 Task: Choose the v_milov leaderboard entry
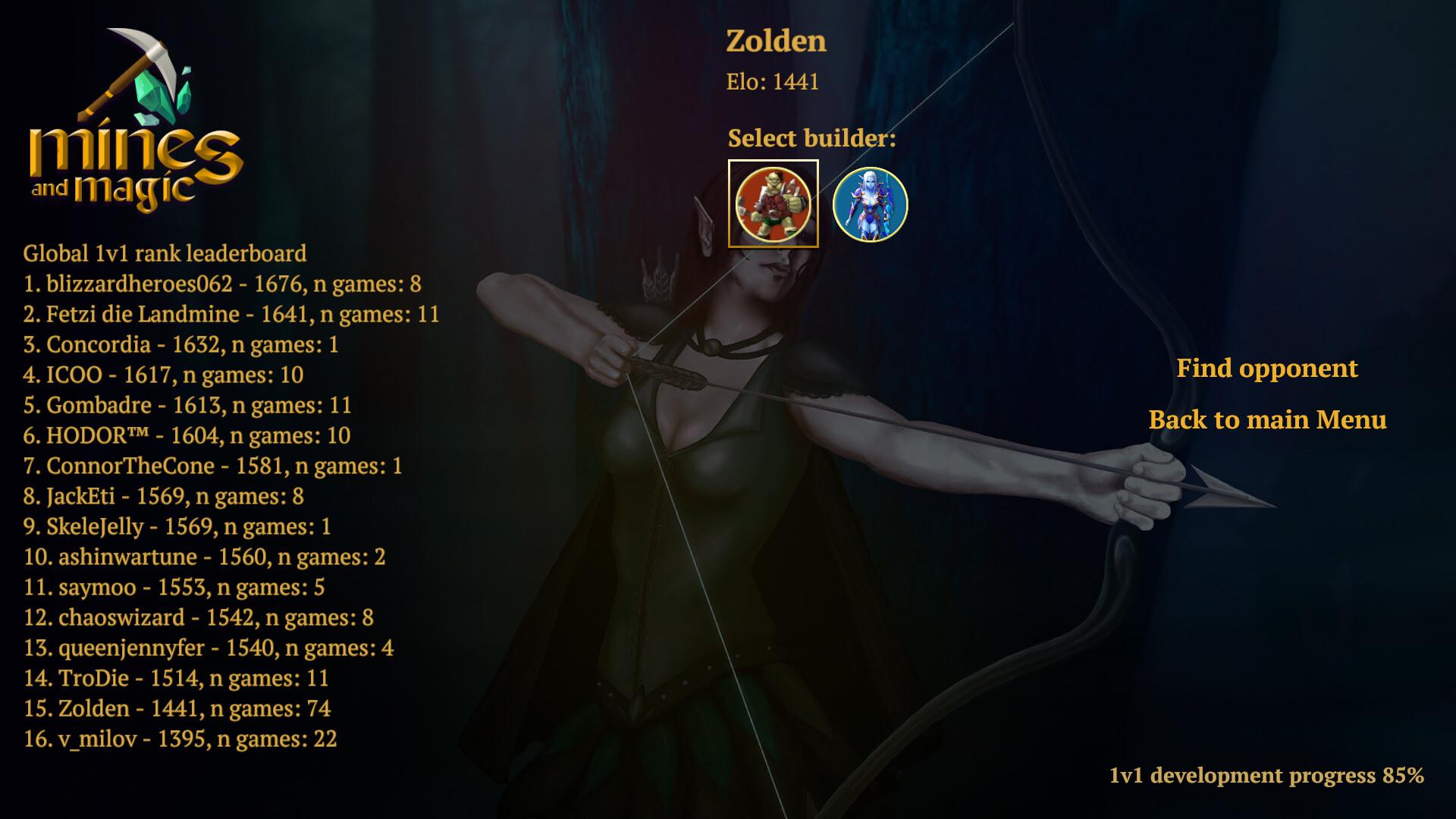(x=180, y=739)
